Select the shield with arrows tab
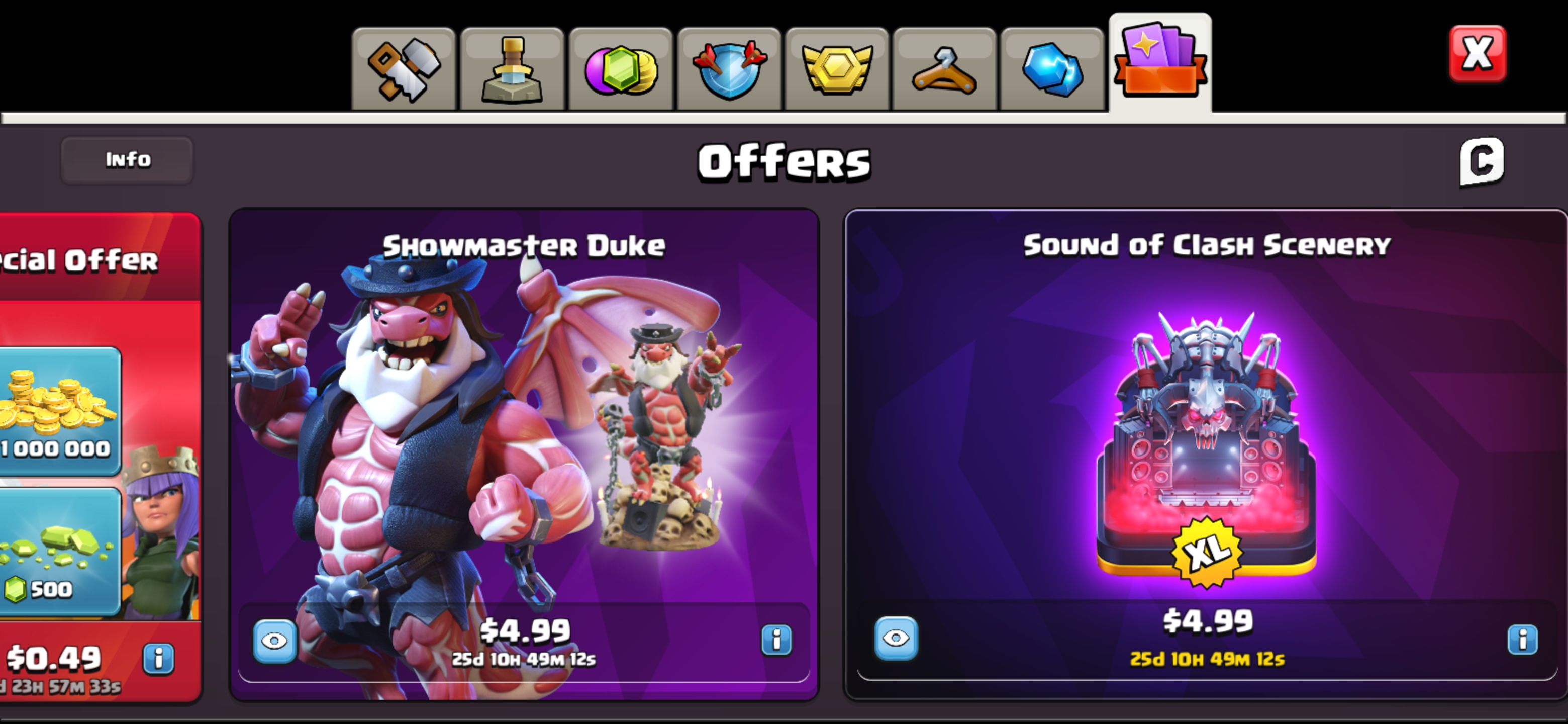Viewport: 1568px width, 724px height. 729,69
